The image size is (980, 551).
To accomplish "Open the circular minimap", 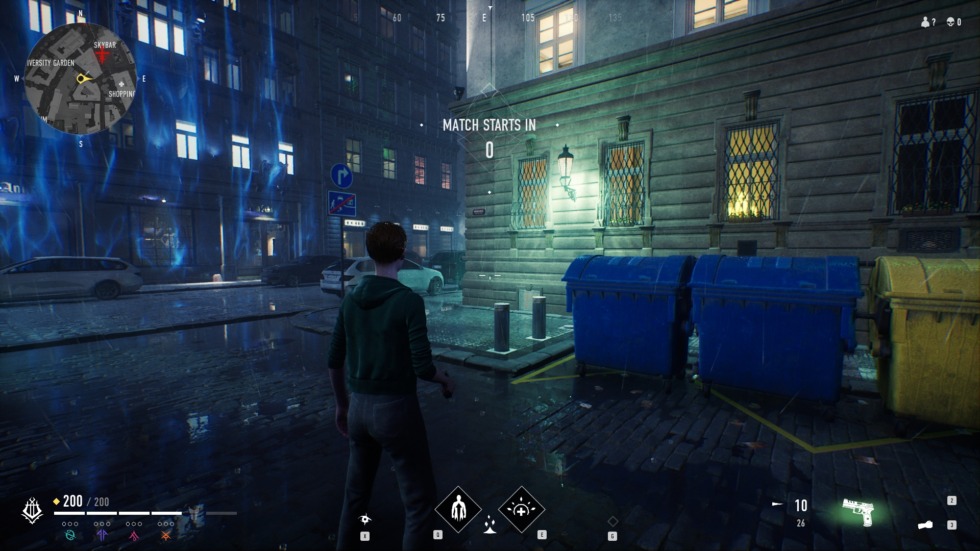I will click(x=80, y=78).
